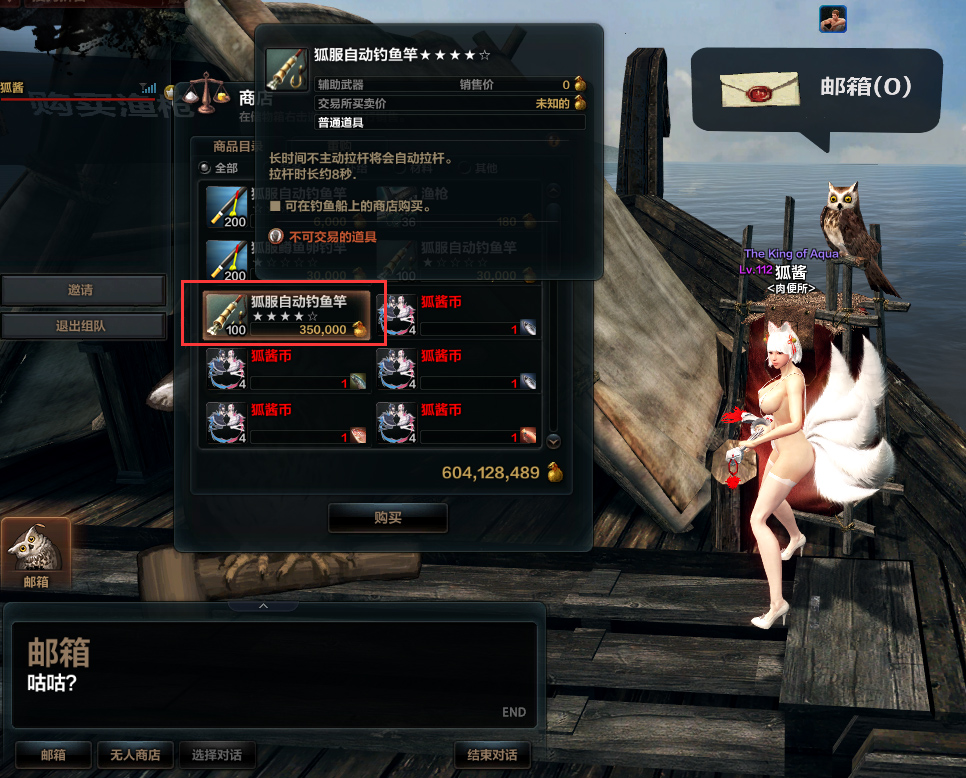Open the 邮箱 mailbox dialogue option
966x778 pixels.
coord(53,755)
